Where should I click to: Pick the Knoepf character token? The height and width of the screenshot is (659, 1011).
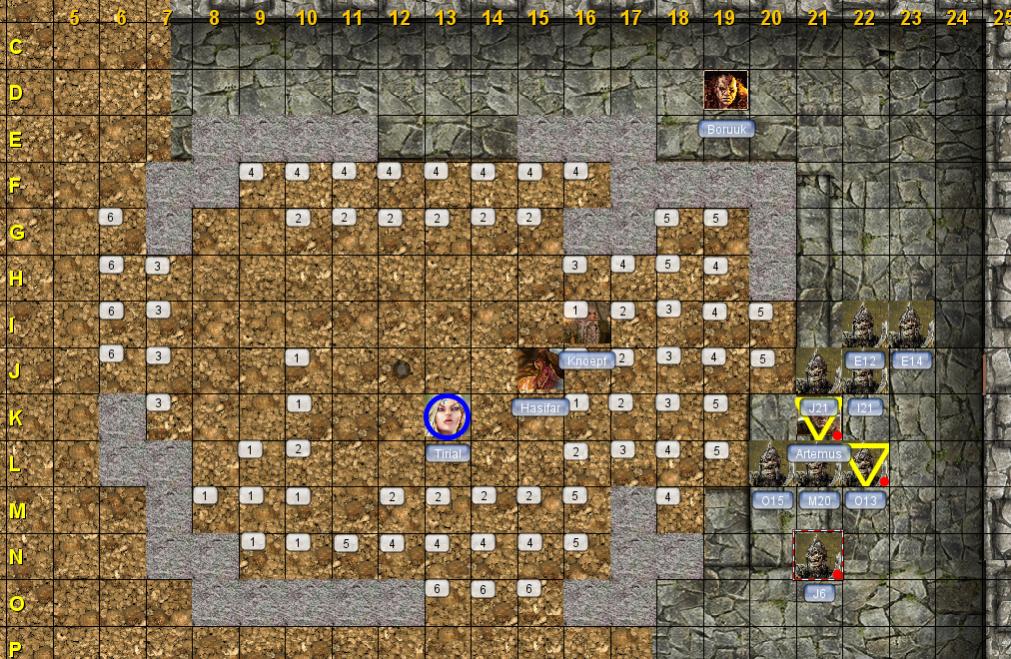coord(587,324)
